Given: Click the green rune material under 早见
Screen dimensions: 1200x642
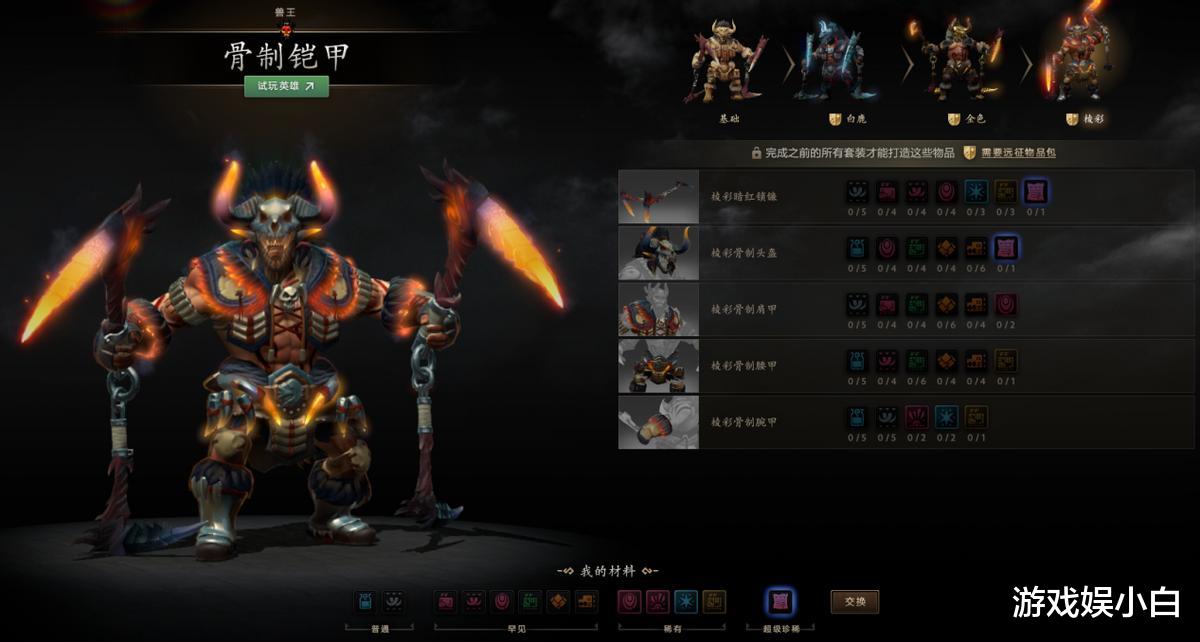Looking at the screenshot, I should [530, 601].
